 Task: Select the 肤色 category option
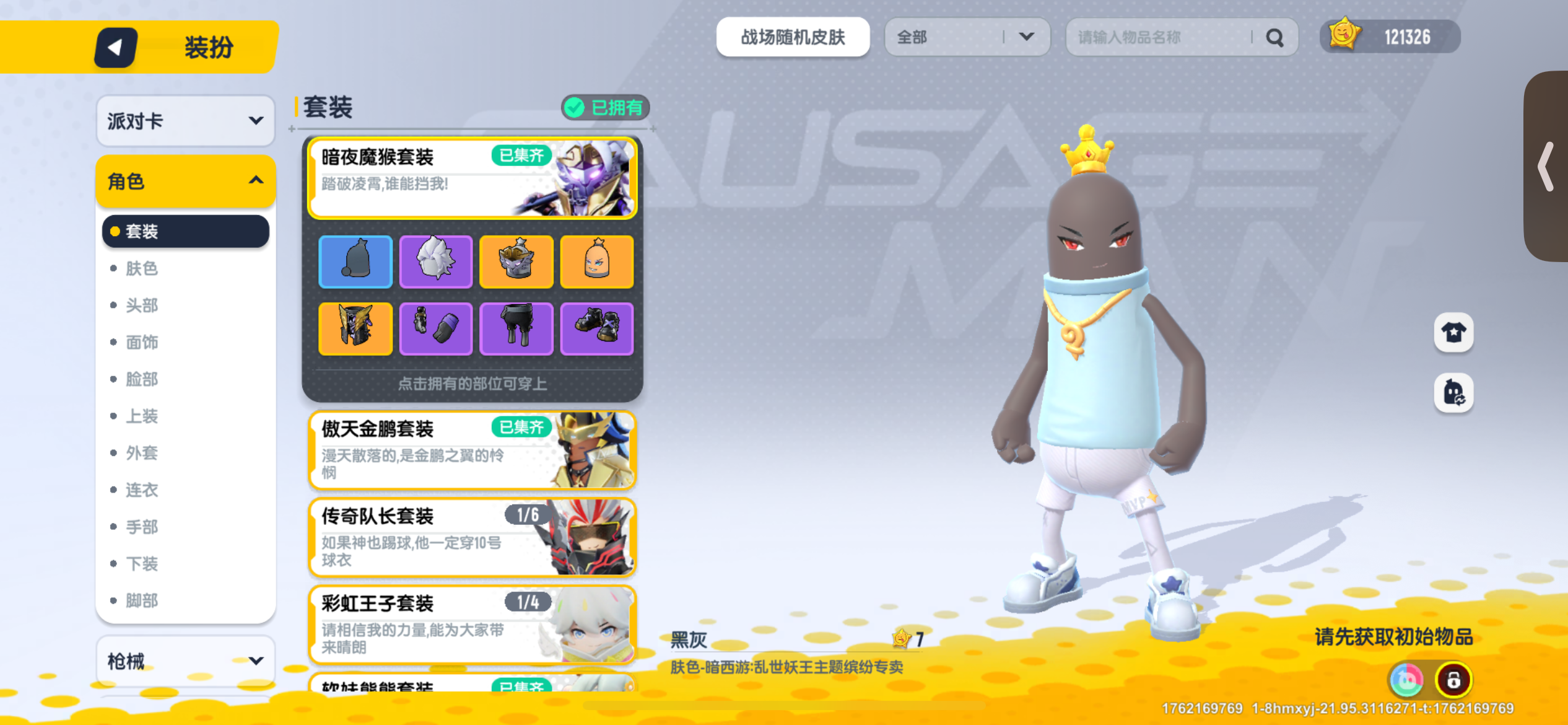[x=142, y=268]
